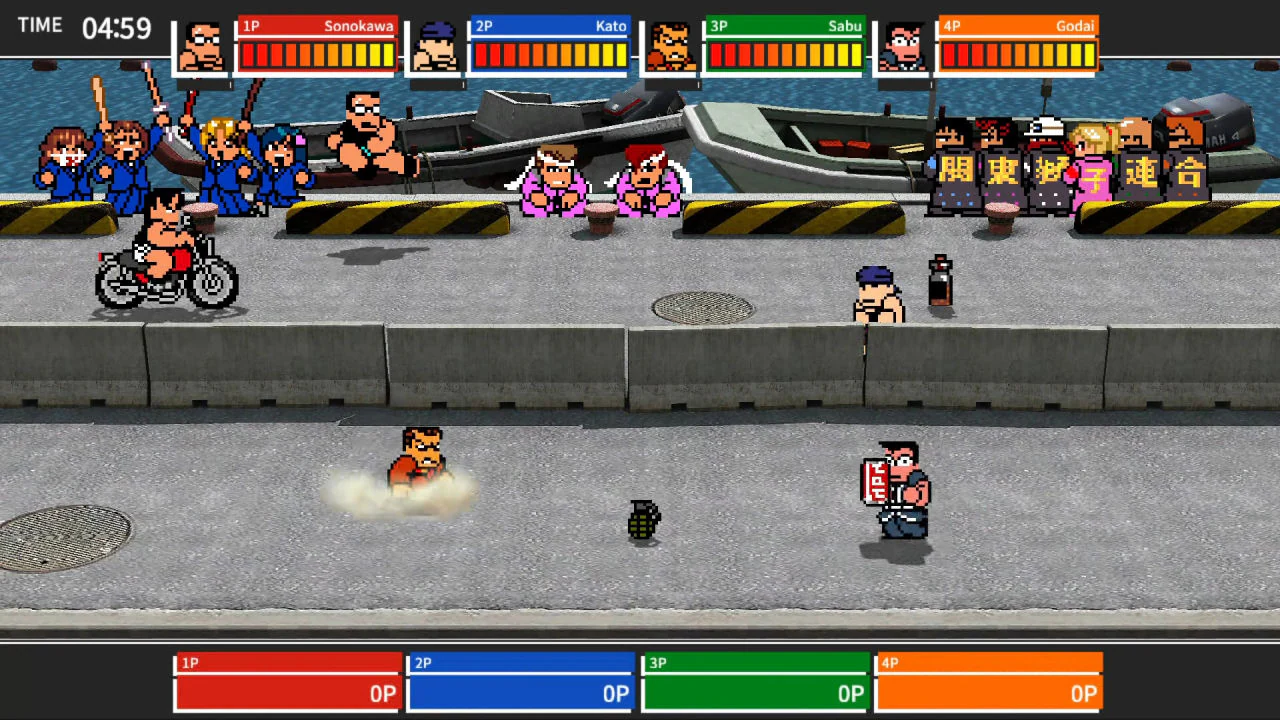
Task: Select the grenade lying on the road
Action: pyautogui.click(x=643, y=522)
